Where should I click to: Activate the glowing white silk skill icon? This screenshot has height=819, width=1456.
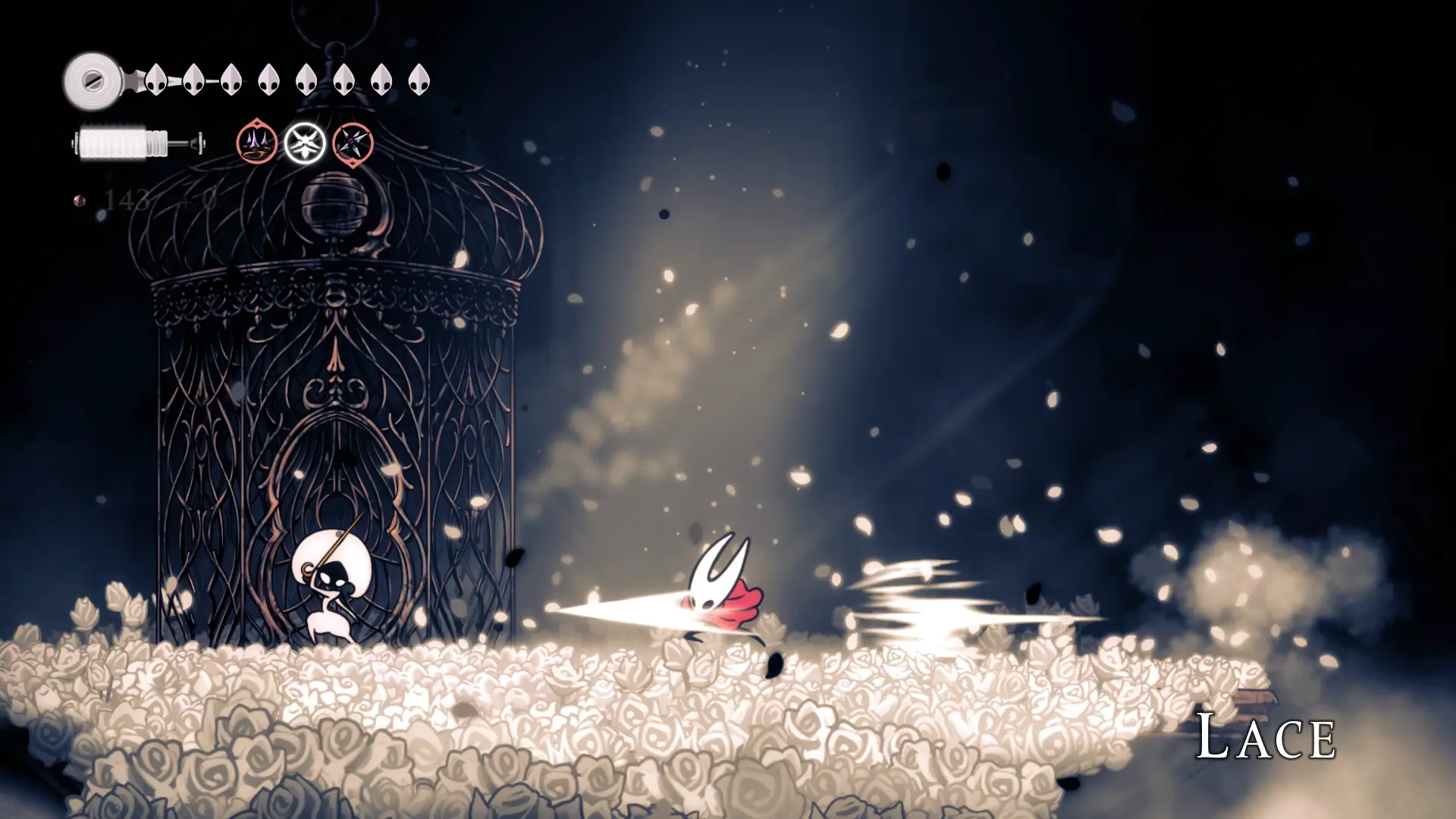(305, 143)
